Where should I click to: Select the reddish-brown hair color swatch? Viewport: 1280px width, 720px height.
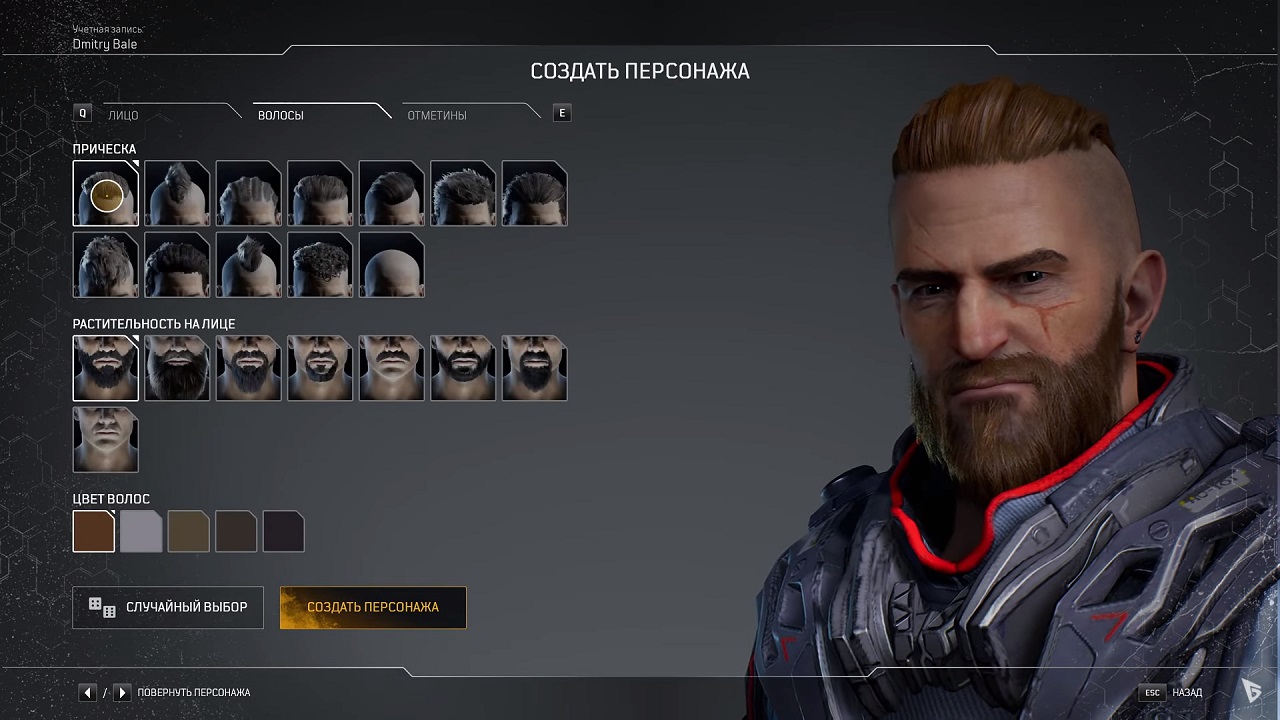(x=94, y=532)
